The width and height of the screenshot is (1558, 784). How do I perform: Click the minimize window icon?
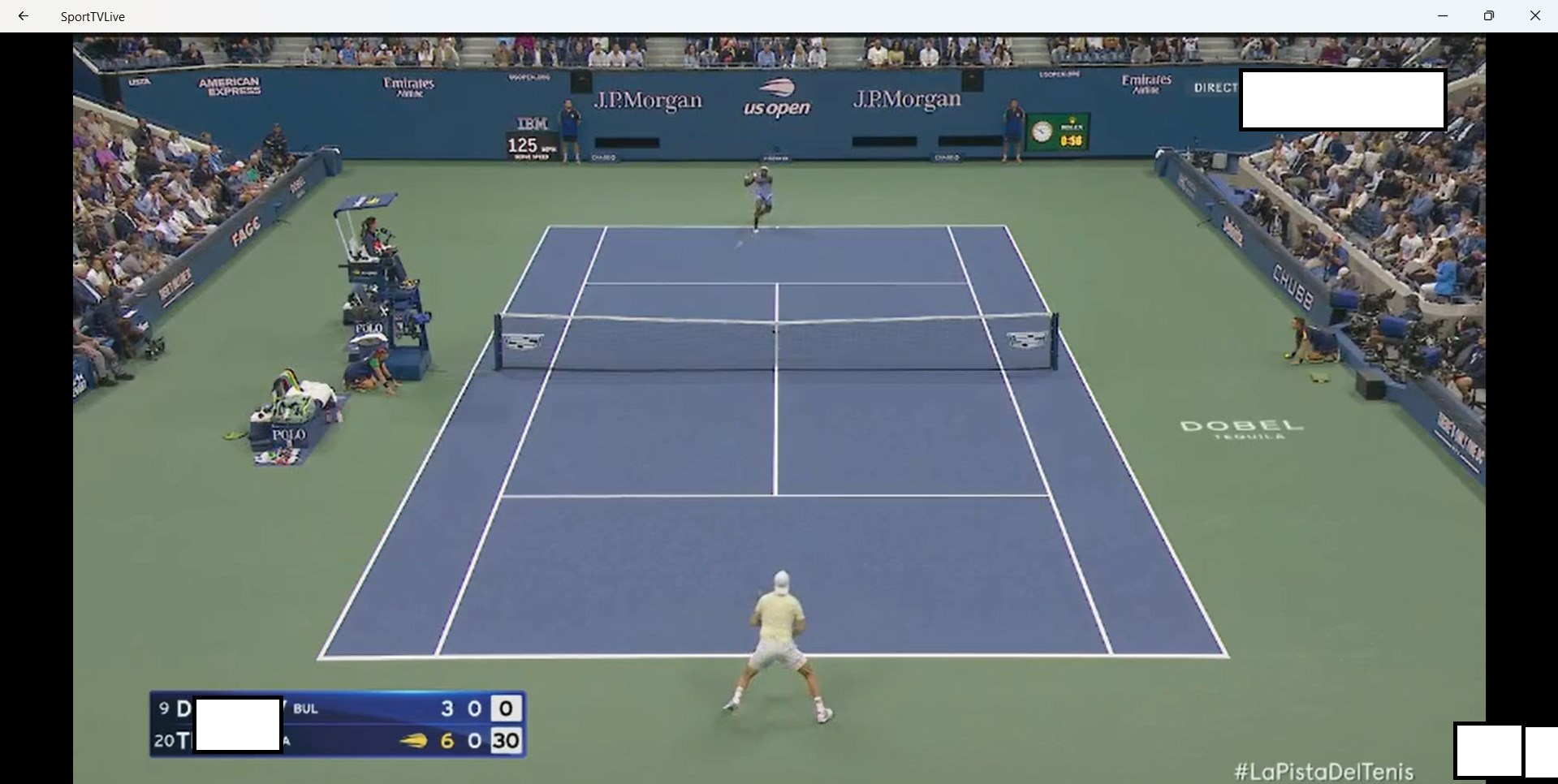coord(1443,15)
